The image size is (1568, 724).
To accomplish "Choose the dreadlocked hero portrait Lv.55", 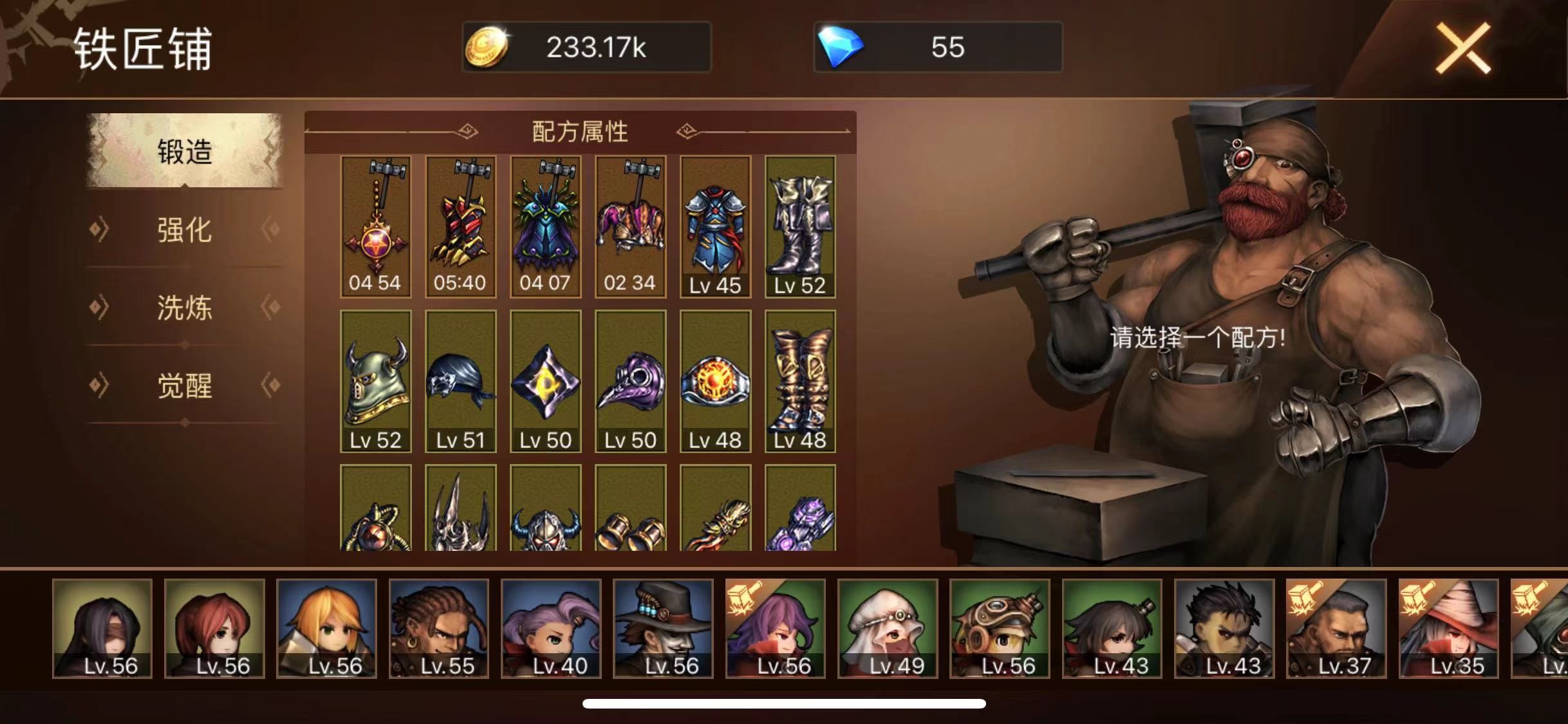I will click(x=439, y=628).
